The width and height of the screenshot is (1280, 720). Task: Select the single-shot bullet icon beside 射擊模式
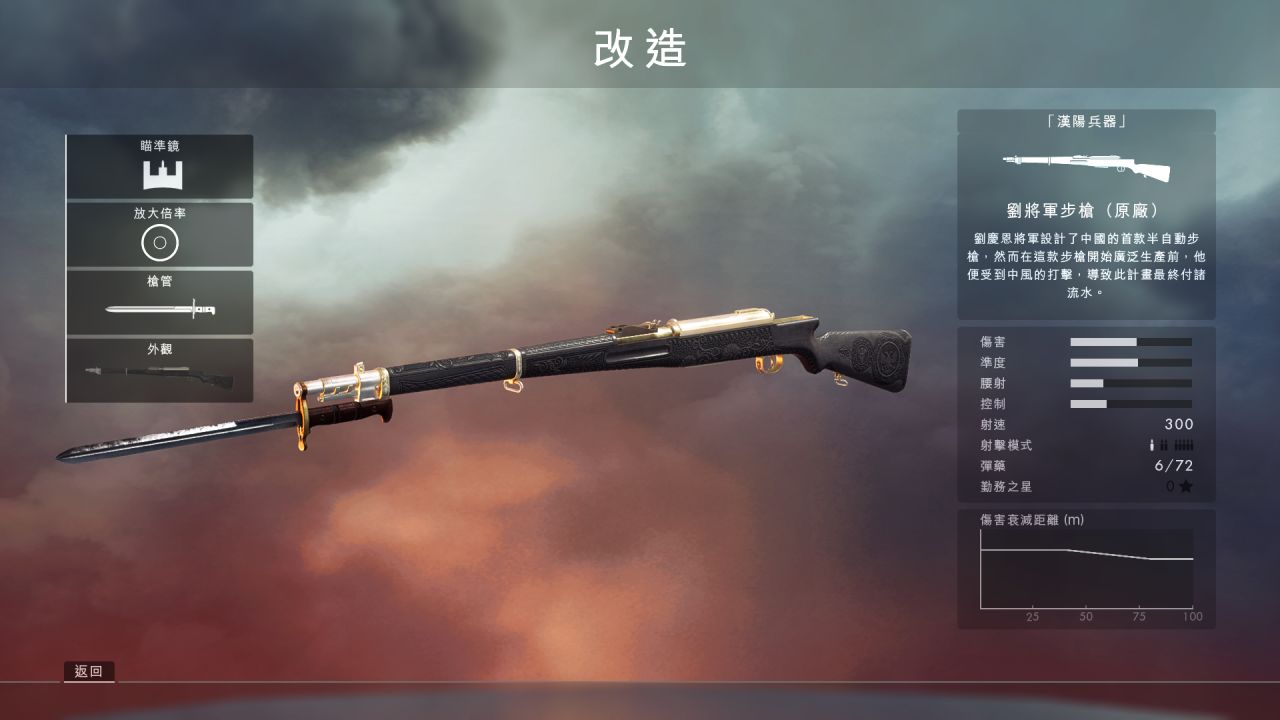point(1152,446)
